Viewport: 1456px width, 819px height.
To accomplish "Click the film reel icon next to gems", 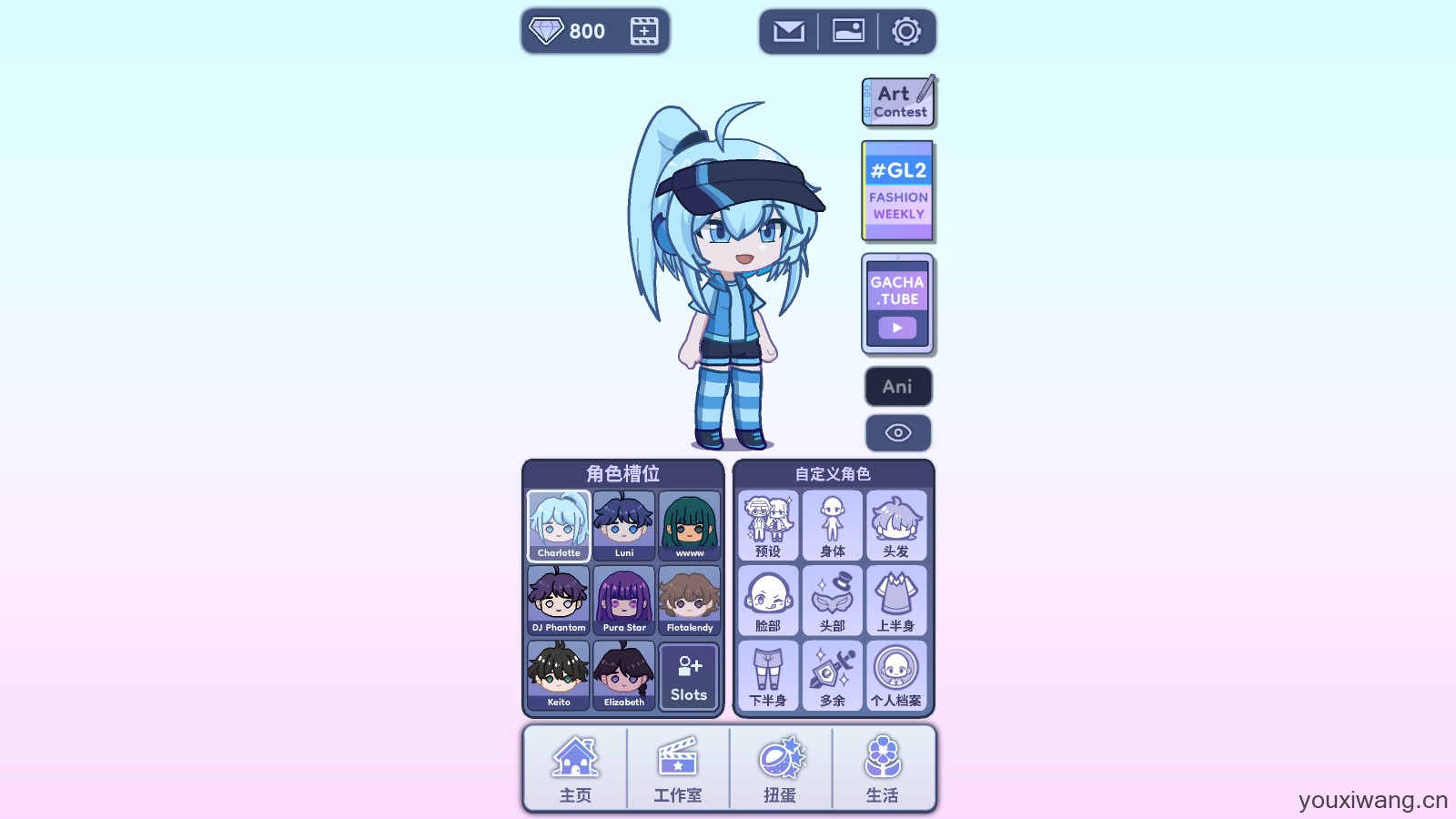I will pyautogui.click(x=643, y=30).
